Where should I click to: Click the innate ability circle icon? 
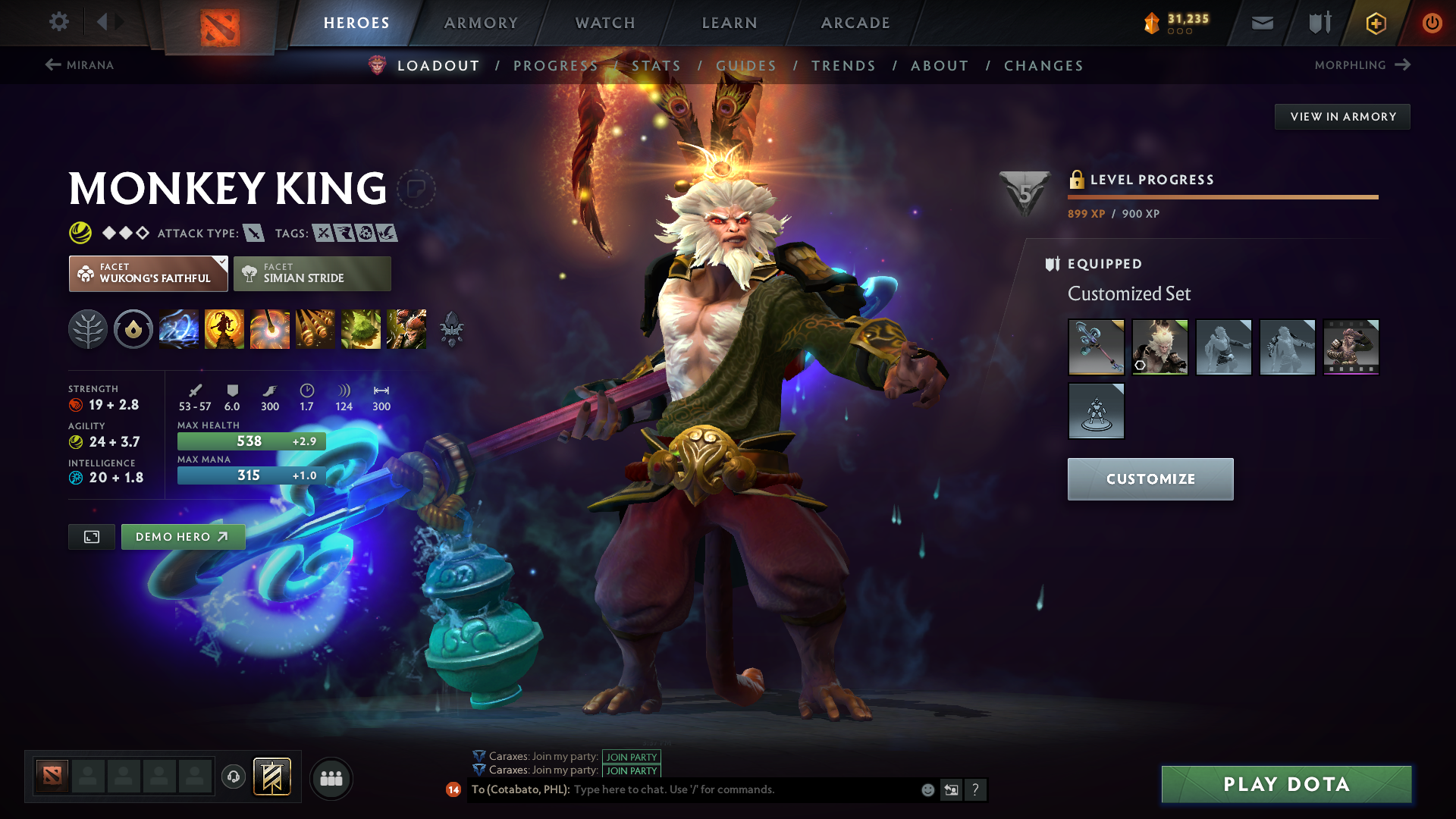pyautogui.click(x=133, y=329)
